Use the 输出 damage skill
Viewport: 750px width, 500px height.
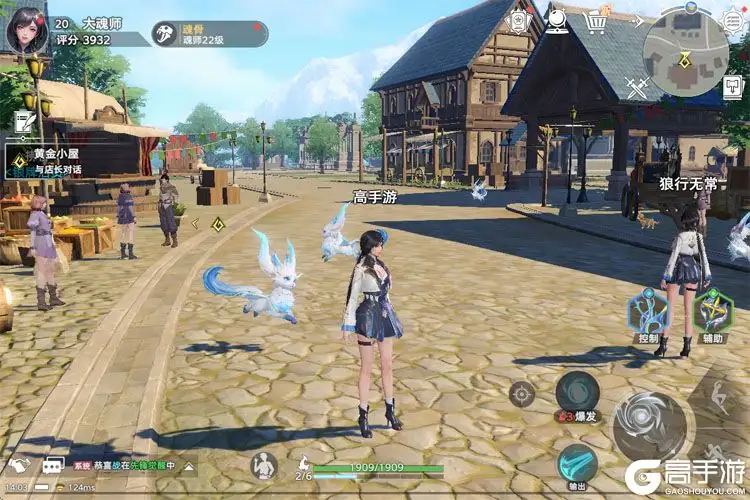577,463
